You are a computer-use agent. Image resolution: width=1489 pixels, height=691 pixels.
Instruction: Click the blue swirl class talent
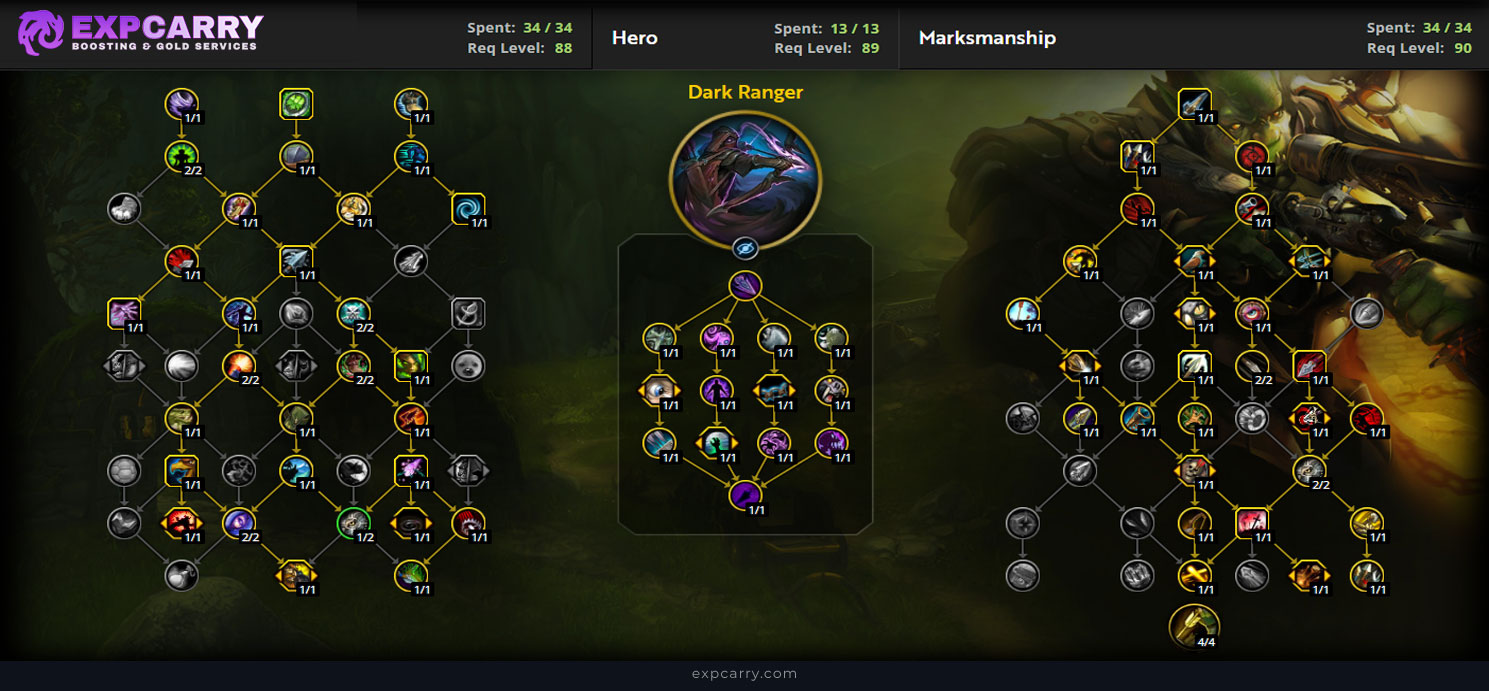[x=467, y=208]
